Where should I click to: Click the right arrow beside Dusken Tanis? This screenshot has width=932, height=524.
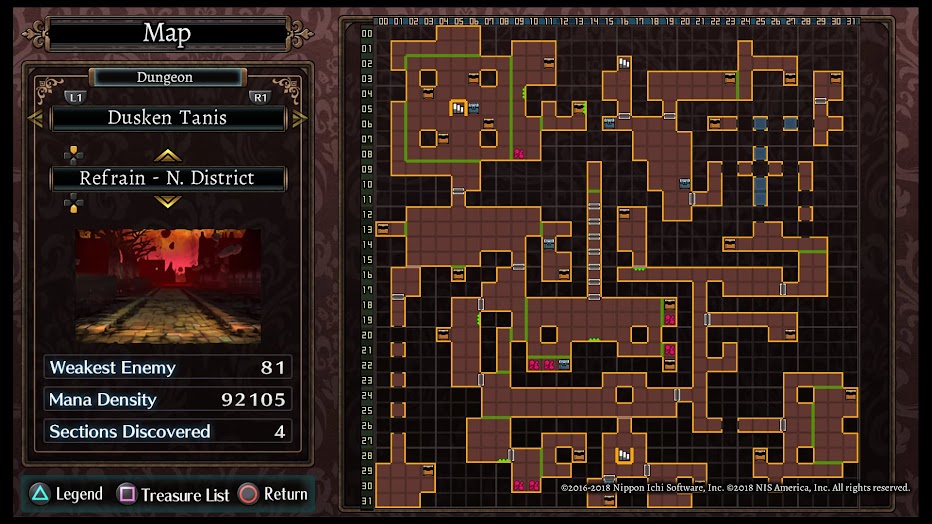[300, 118]
